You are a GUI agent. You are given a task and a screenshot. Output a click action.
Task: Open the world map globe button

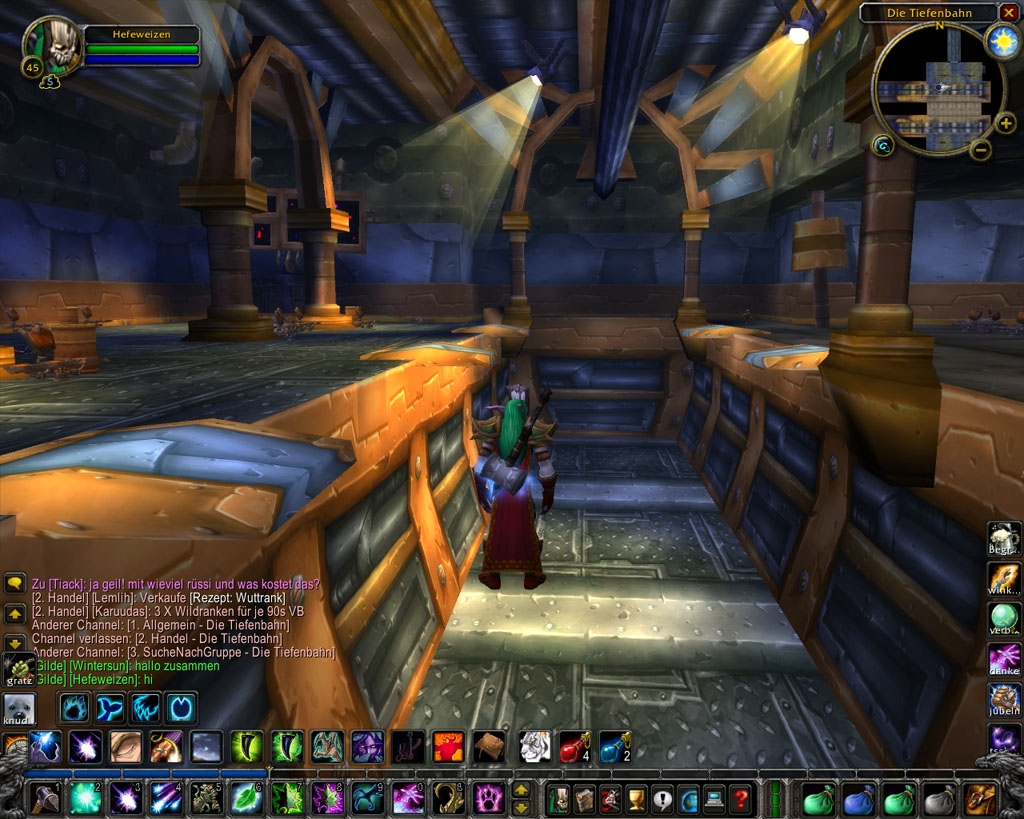coord(688,800)
